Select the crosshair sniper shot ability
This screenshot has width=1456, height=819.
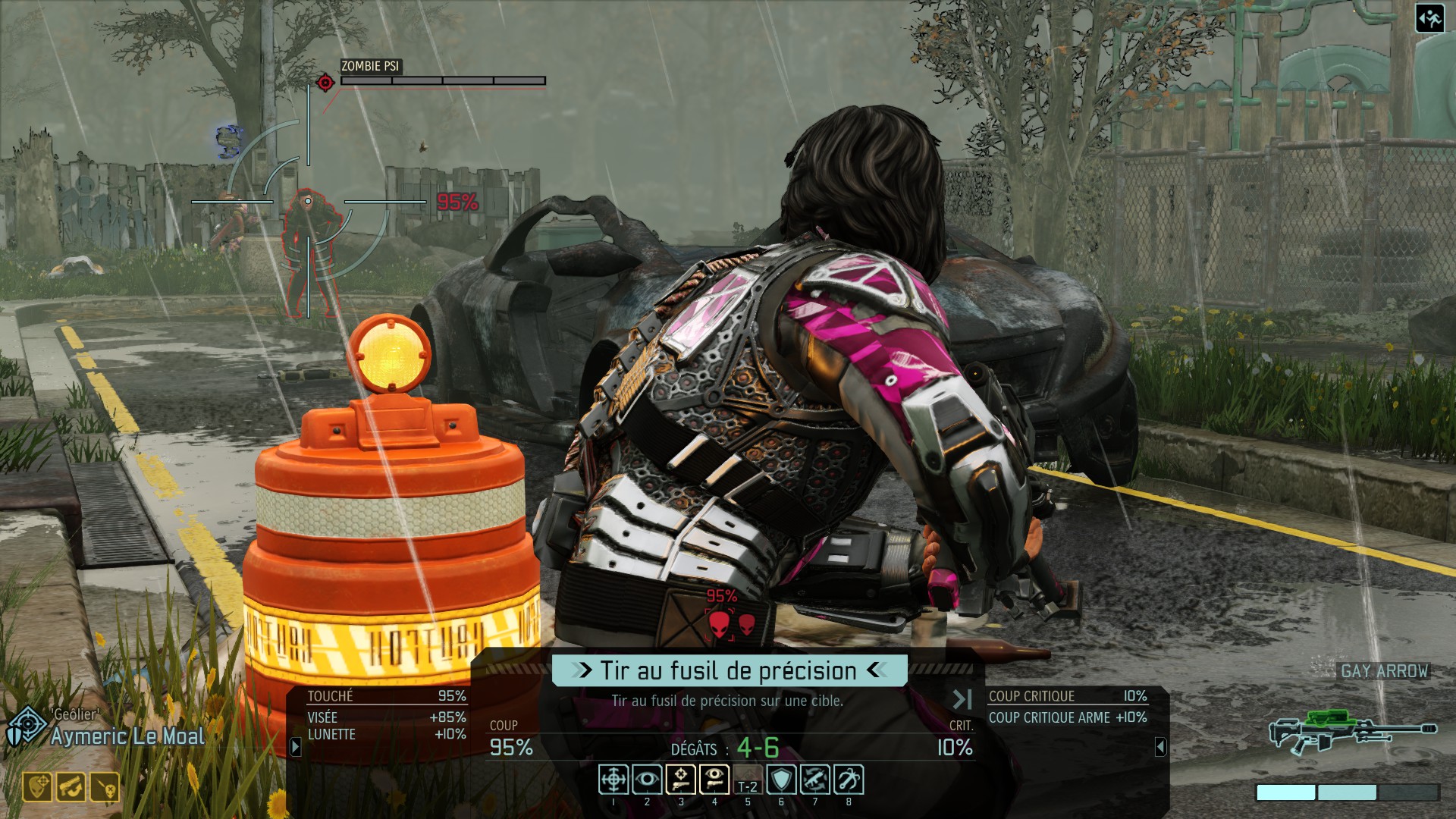pyautogui.click(x=613, y=780)
